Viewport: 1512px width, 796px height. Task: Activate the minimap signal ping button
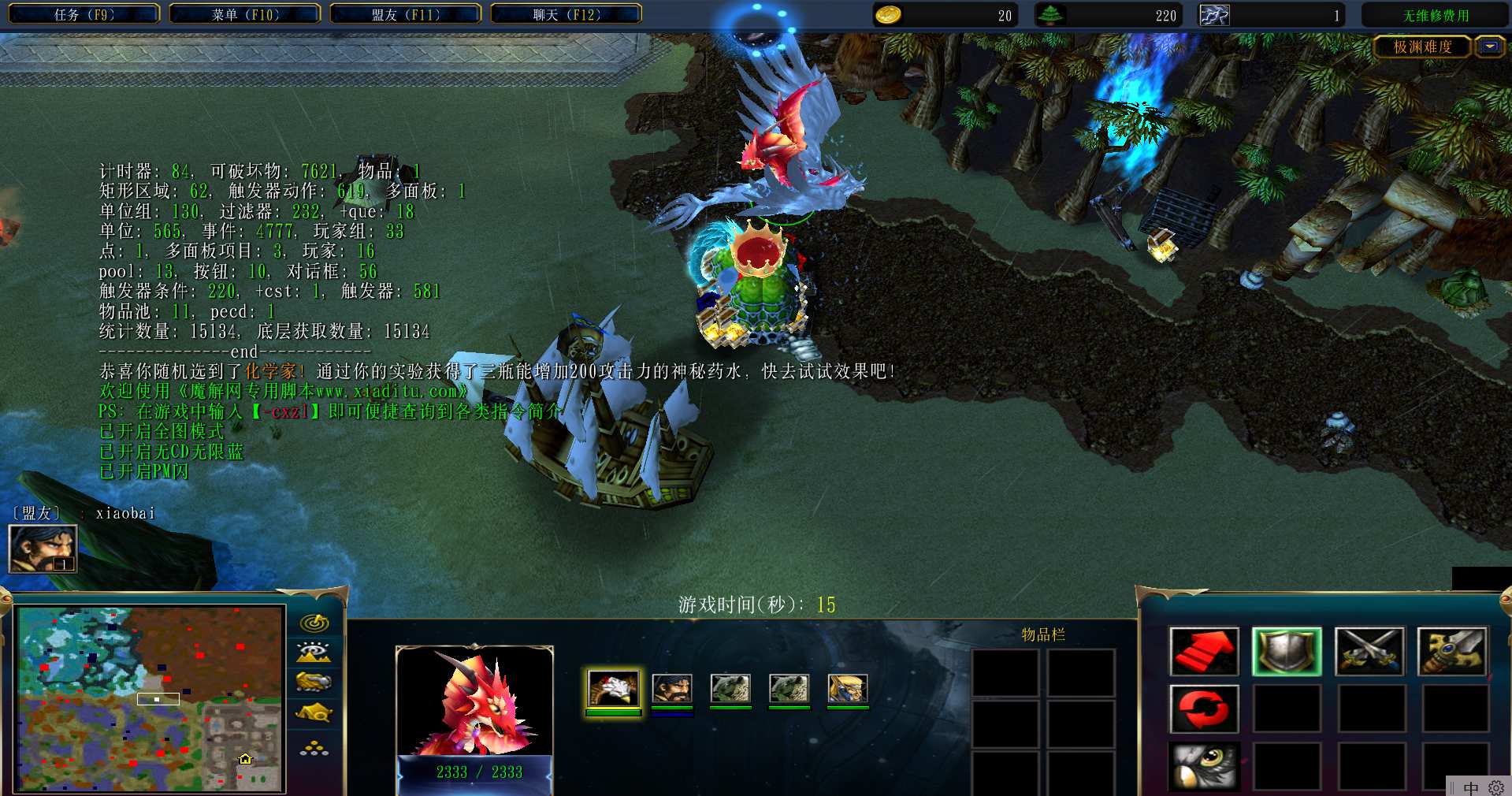pos(314,623)
